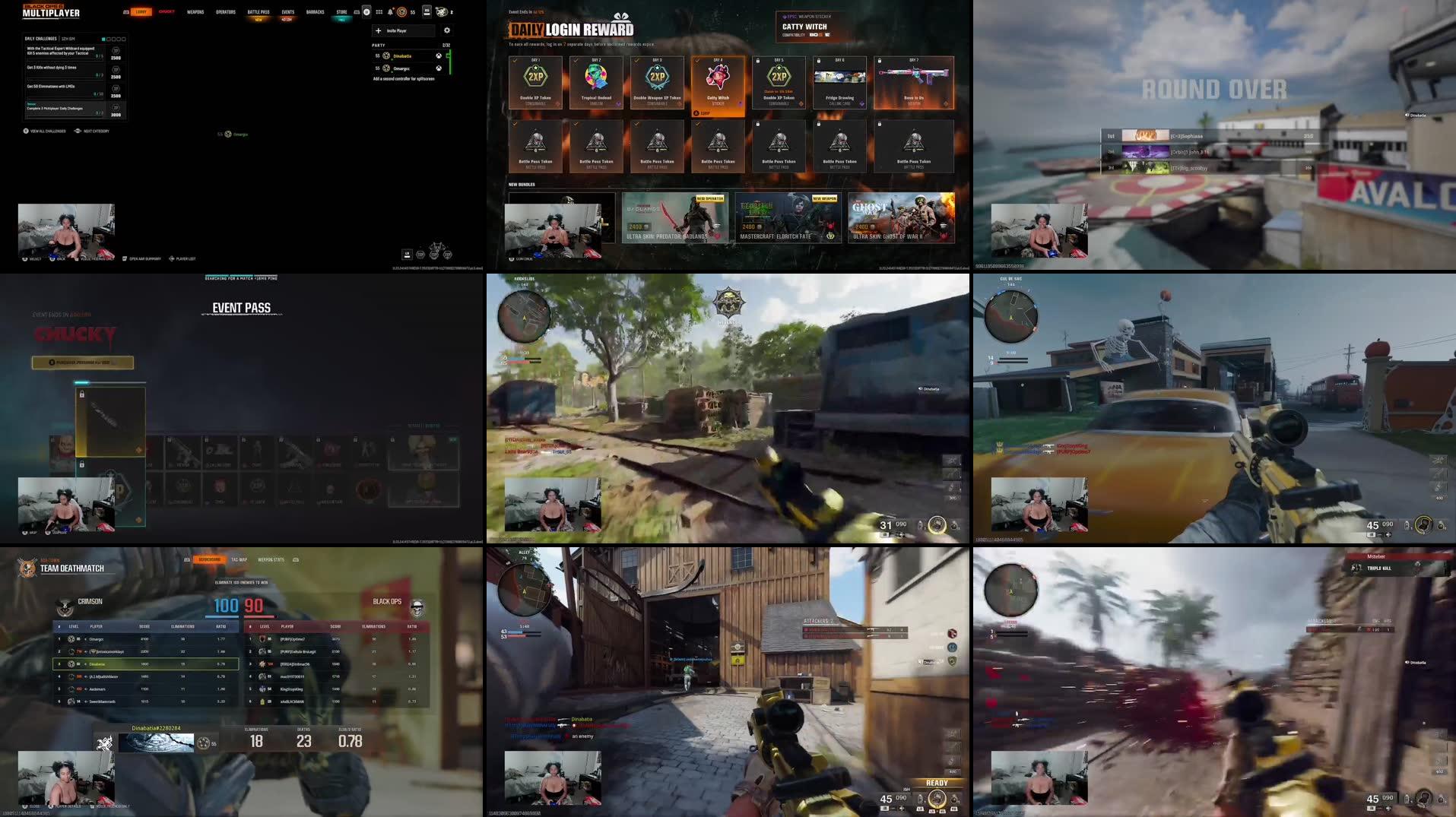Viewport: 1456px width, 817px height.
Task: Open the Tac-Map tab on the scoreboard
Action: (239, 559)
